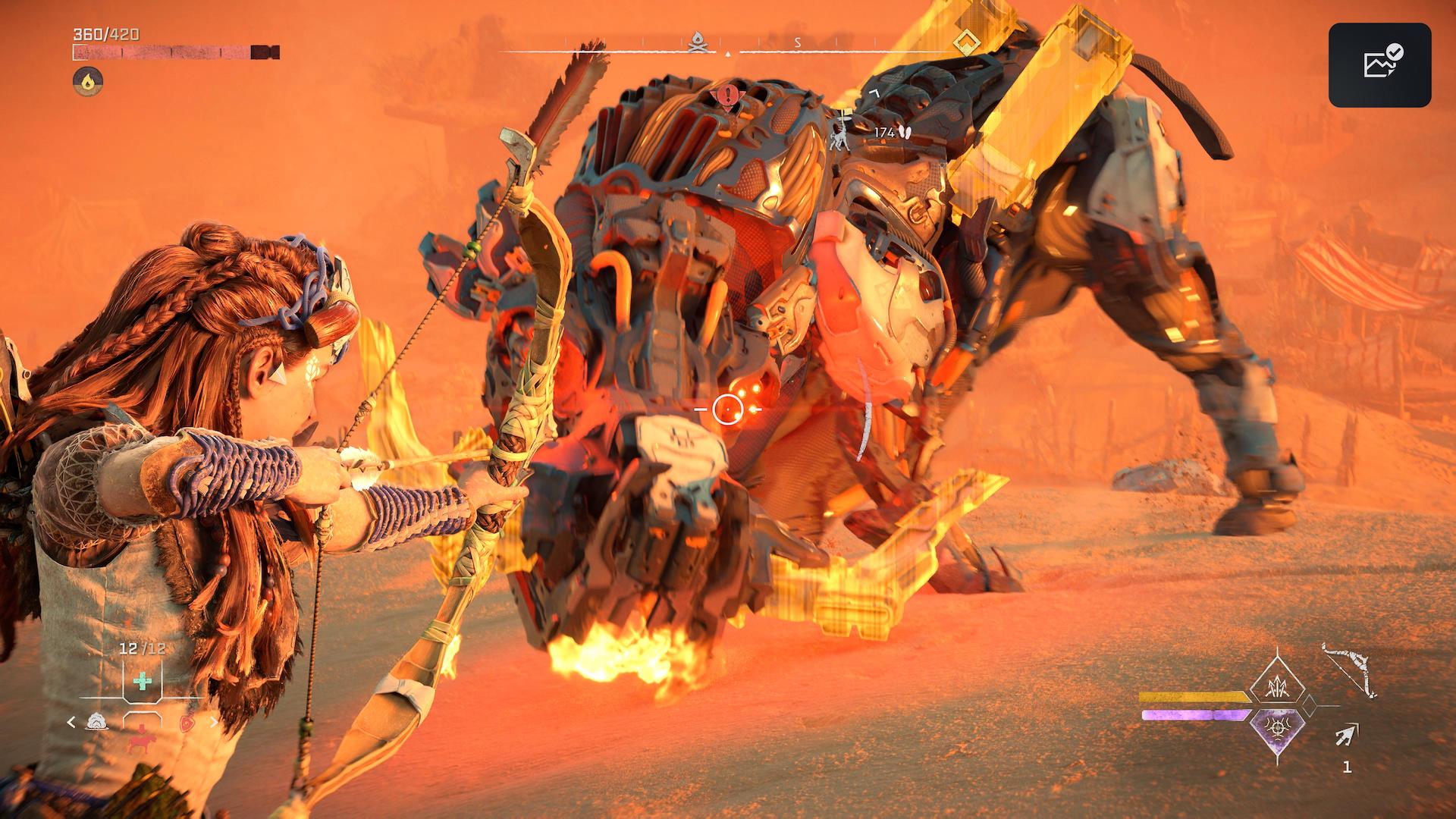Choose the red mount call icon

click(141, 741)
